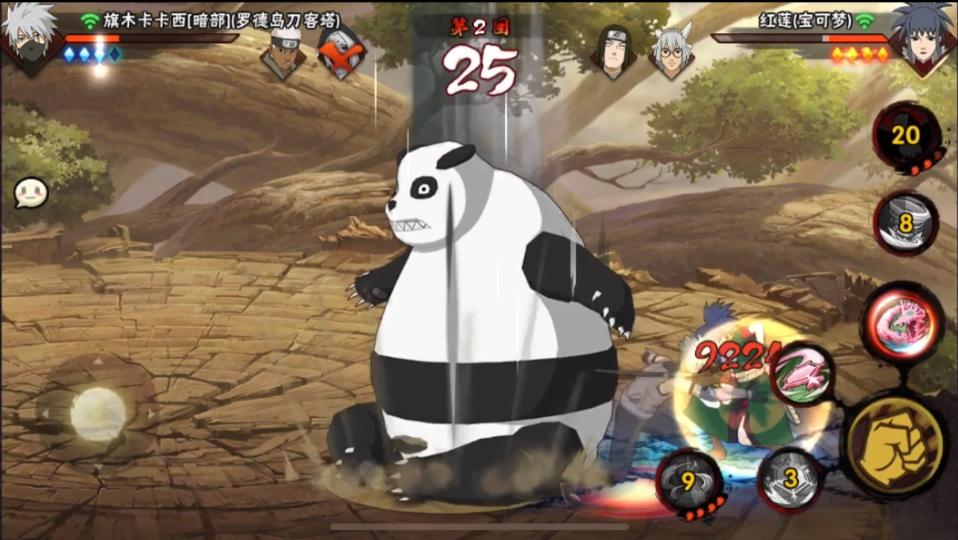Use the green and pink slash skill
Viewport: 958px width, 540px height.
click(802, 373)
